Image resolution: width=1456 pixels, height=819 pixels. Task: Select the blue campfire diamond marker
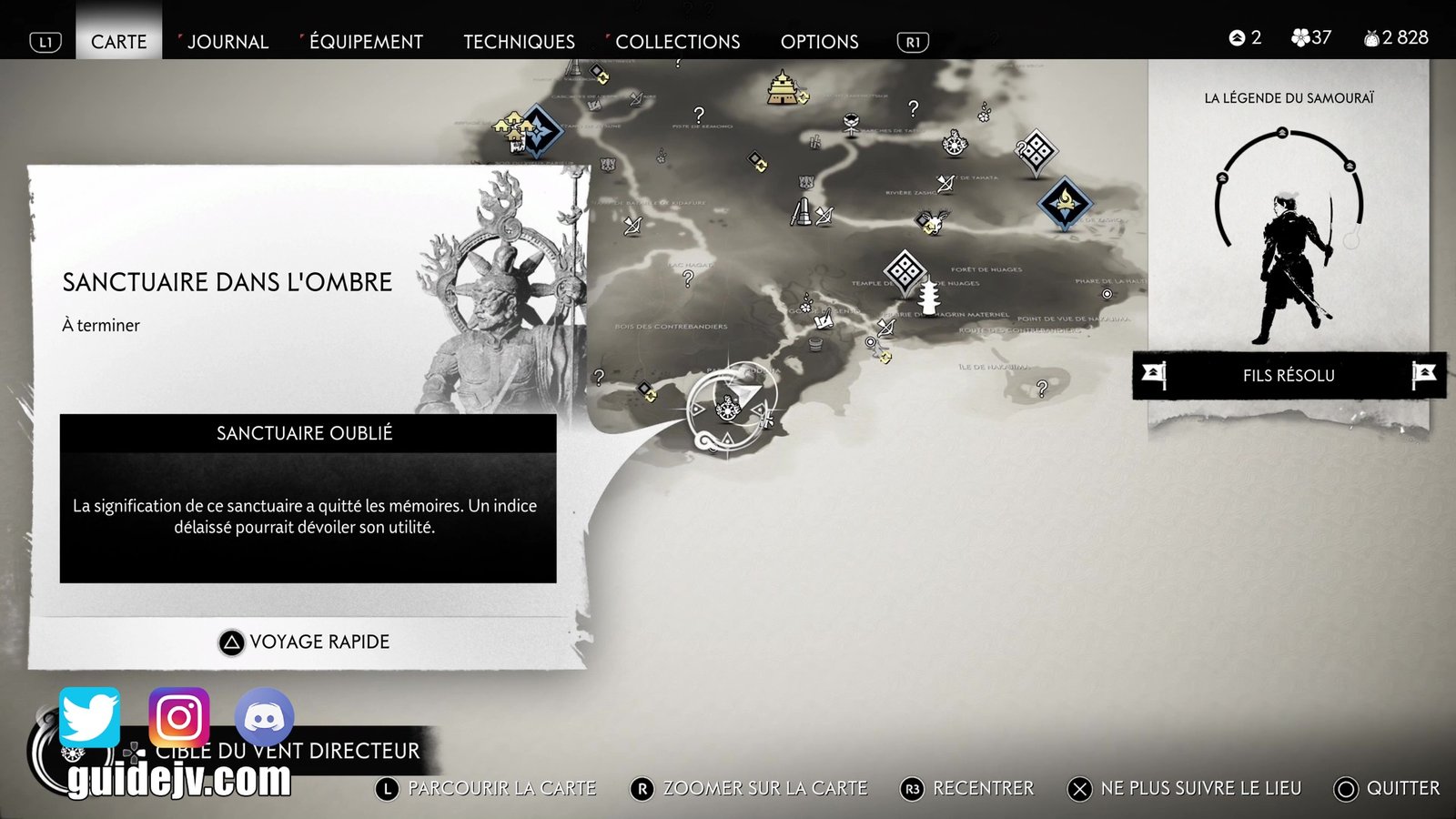pos(1065,203)
